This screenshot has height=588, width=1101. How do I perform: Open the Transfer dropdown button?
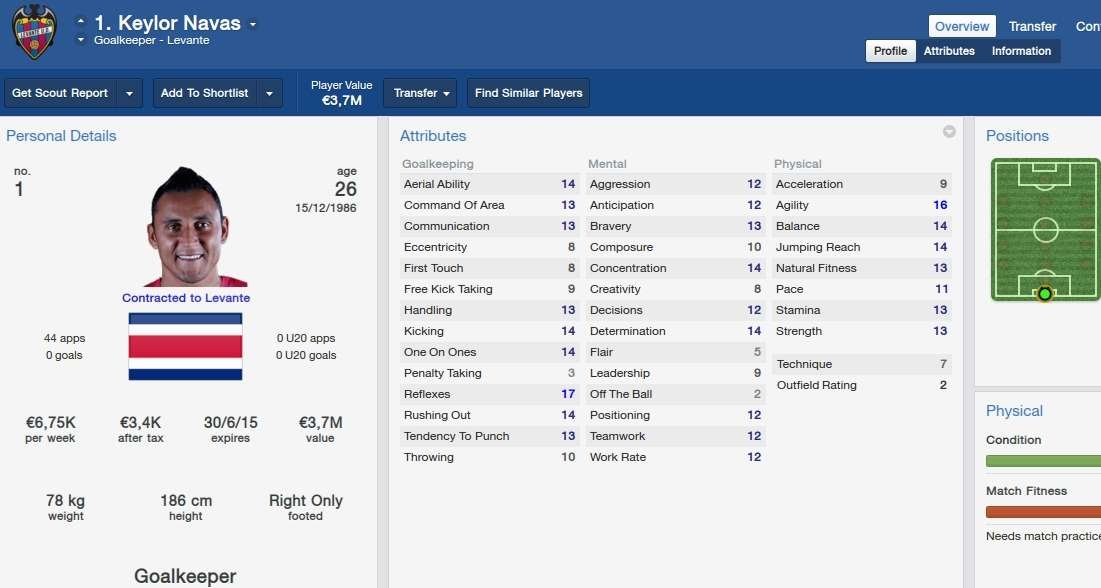coord(420,93)
